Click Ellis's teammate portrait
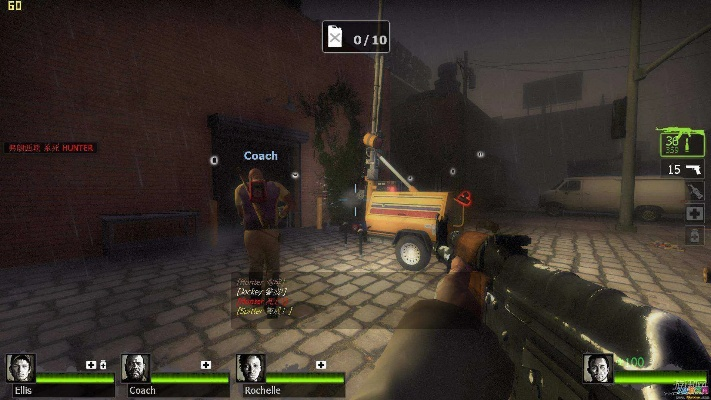This screenshot has height=400, width=711. [20, 369]
